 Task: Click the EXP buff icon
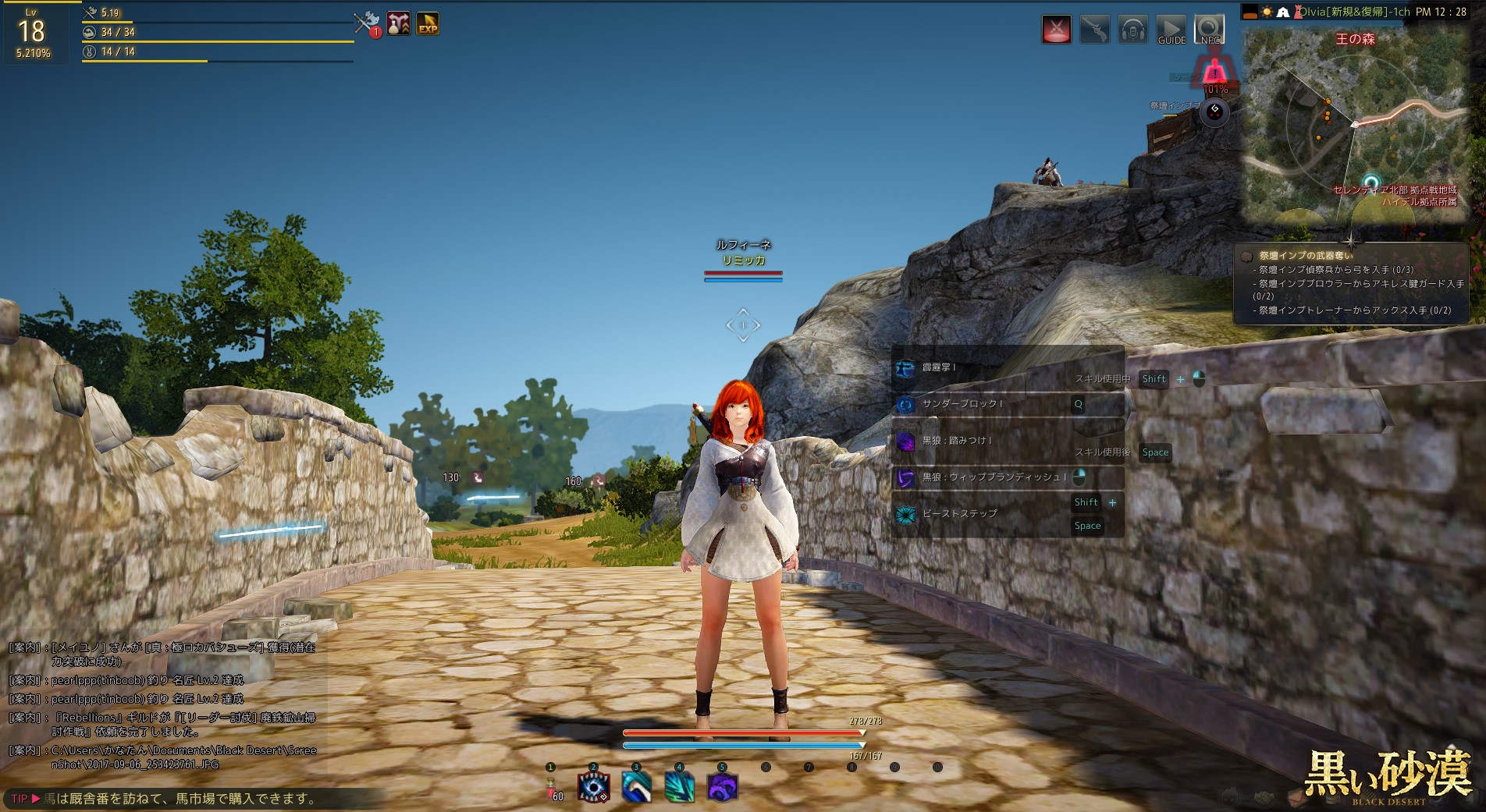(x=428, y=24)
